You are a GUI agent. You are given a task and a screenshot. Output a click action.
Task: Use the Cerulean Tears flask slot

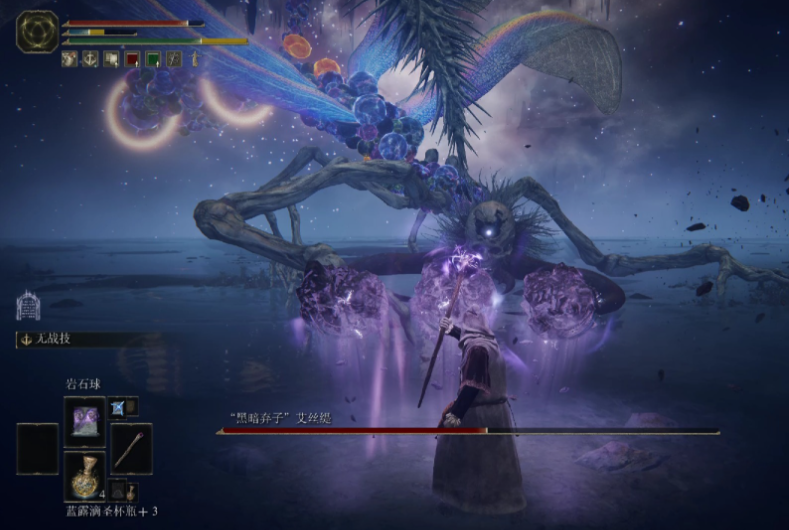coord(85,476)
